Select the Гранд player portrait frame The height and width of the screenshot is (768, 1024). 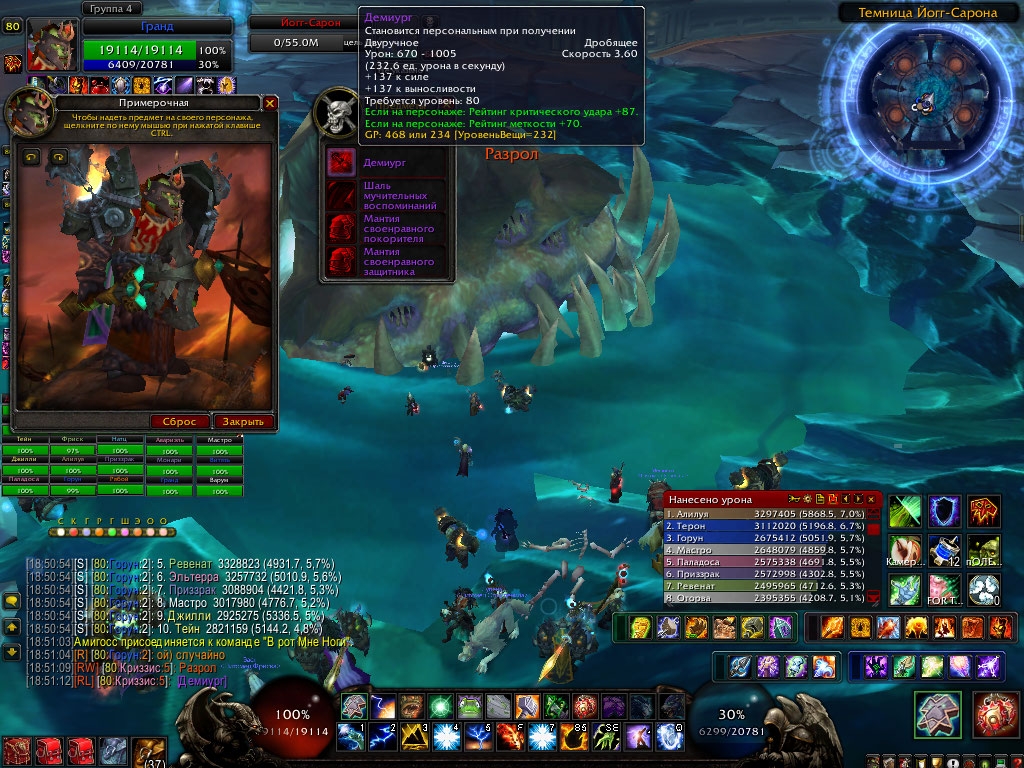click(51, 46)
